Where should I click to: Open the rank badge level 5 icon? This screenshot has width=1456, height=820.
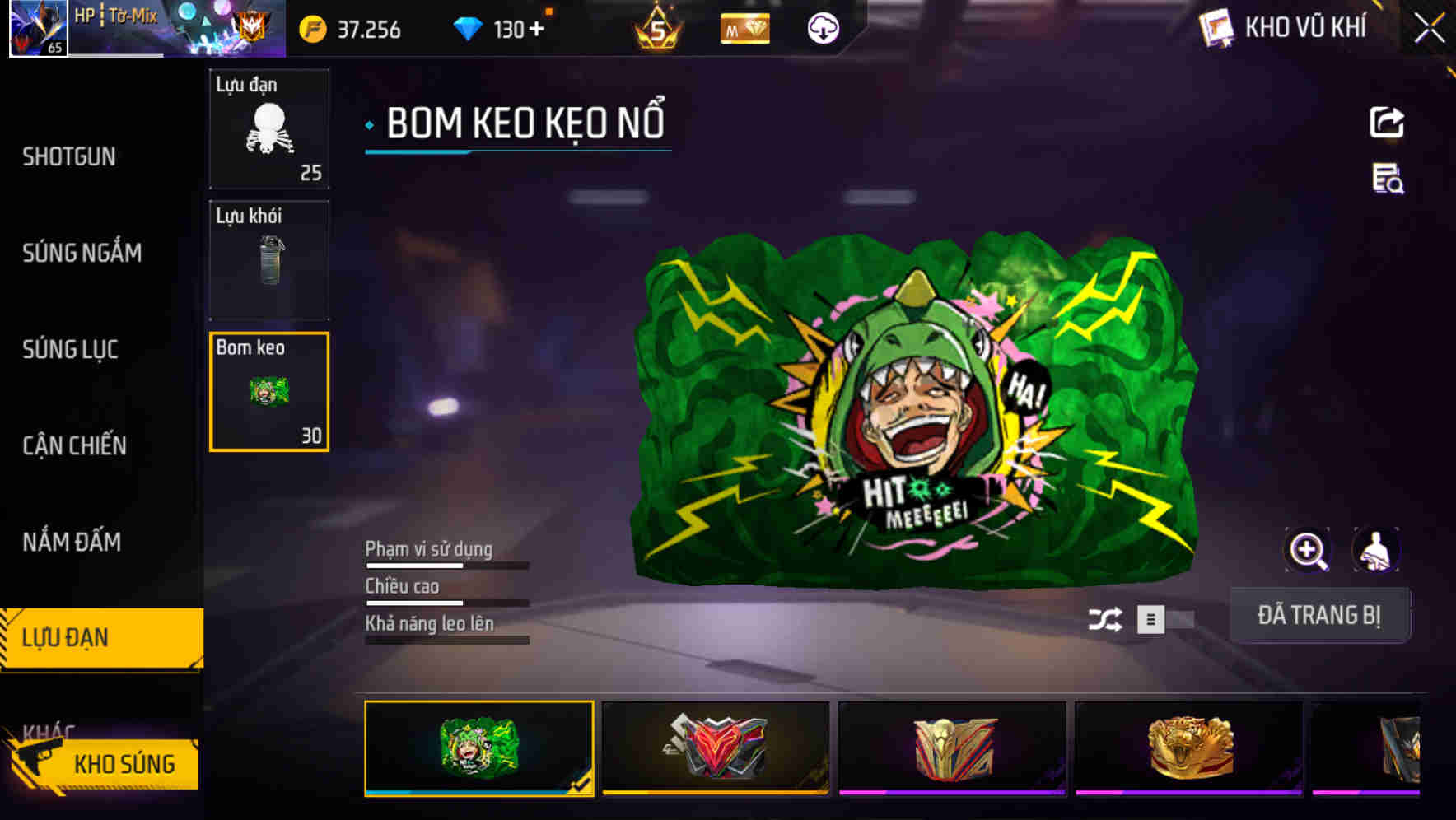pyautogui.click(x=656, y=29)
